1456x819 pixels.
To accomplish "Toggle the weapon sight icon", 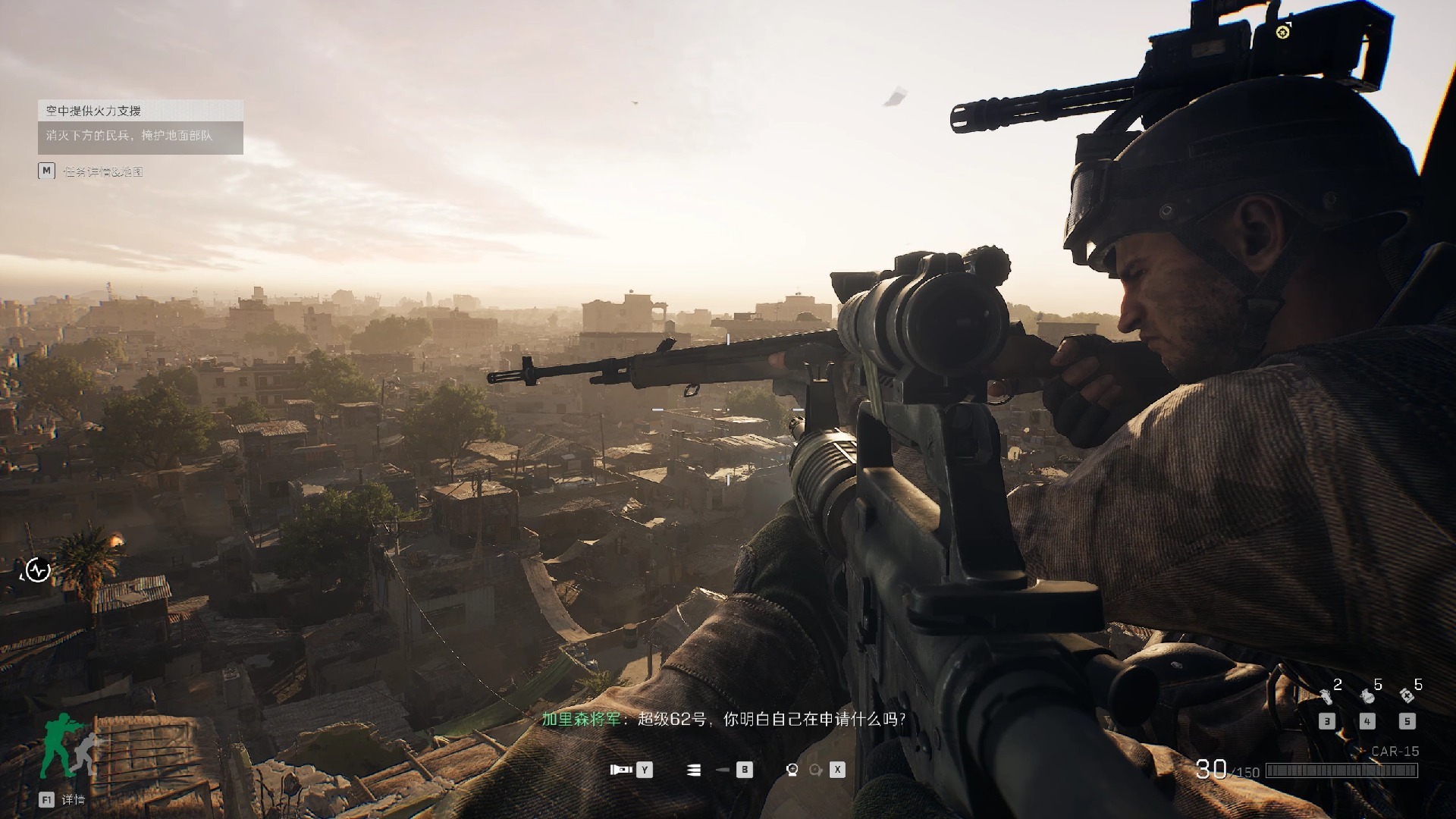I will pos(792,770).
